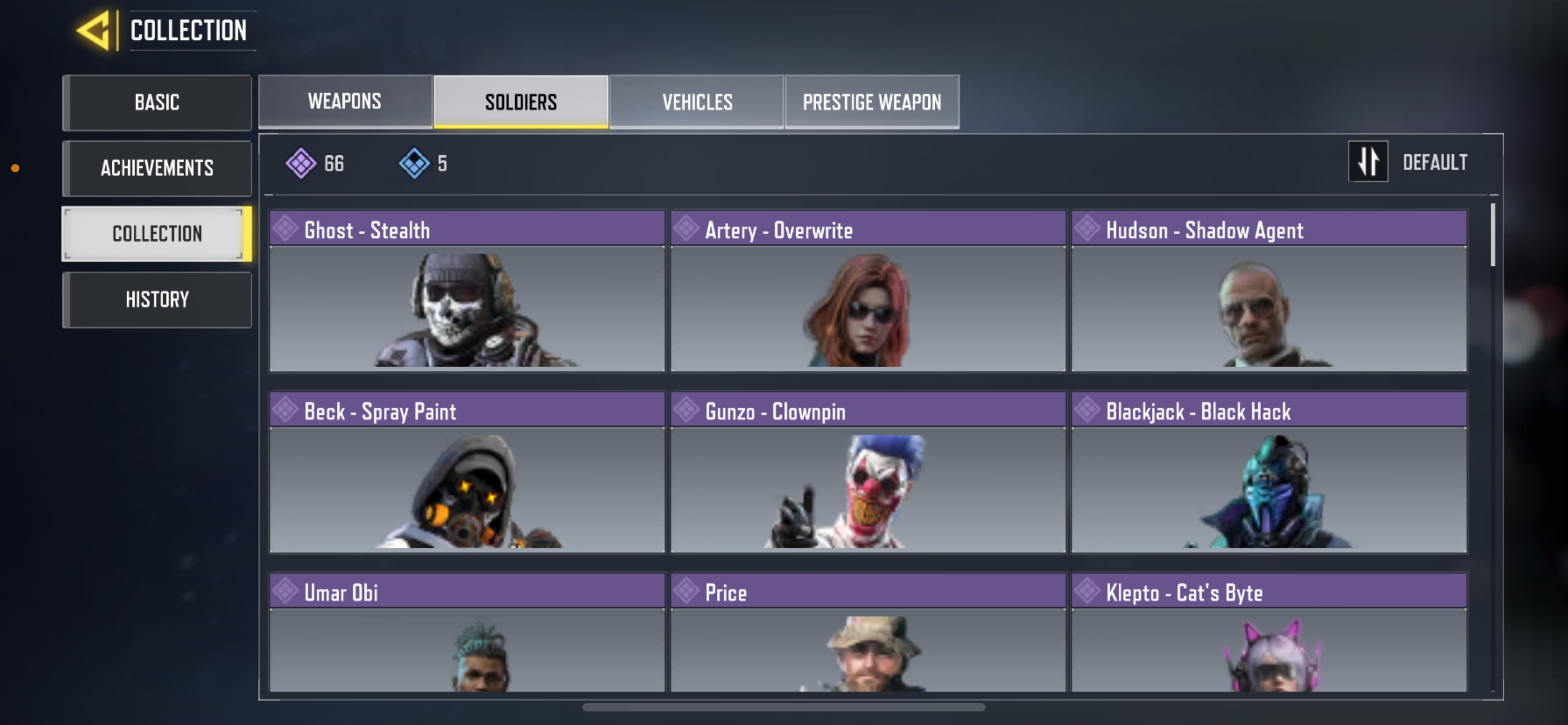This screenshot has width=1568, height=725.
Task: Open the Basic category in the sidebar
Action: tap(156, 102)
